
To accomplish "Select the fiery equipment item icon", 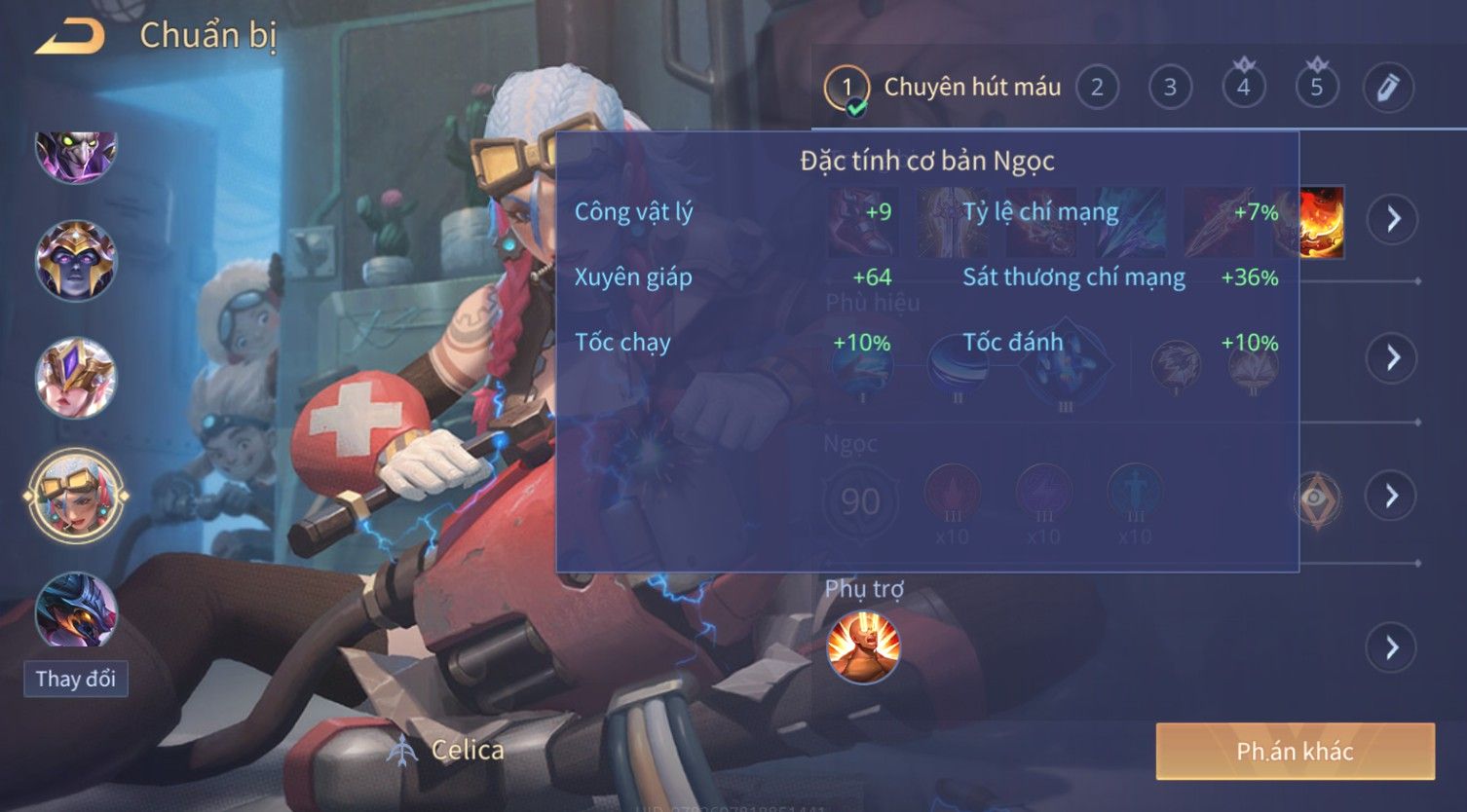I will [x=1323, y=222].
